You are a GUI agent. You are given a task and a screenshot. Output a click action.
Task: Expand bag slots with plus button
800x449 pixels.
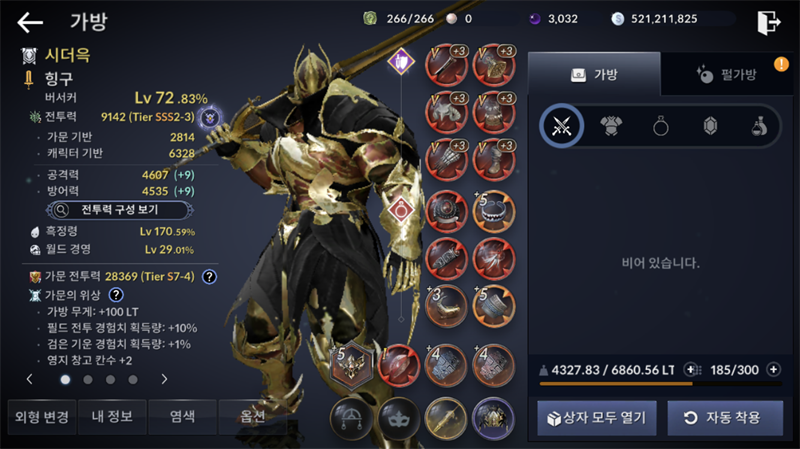coord(773,369)
